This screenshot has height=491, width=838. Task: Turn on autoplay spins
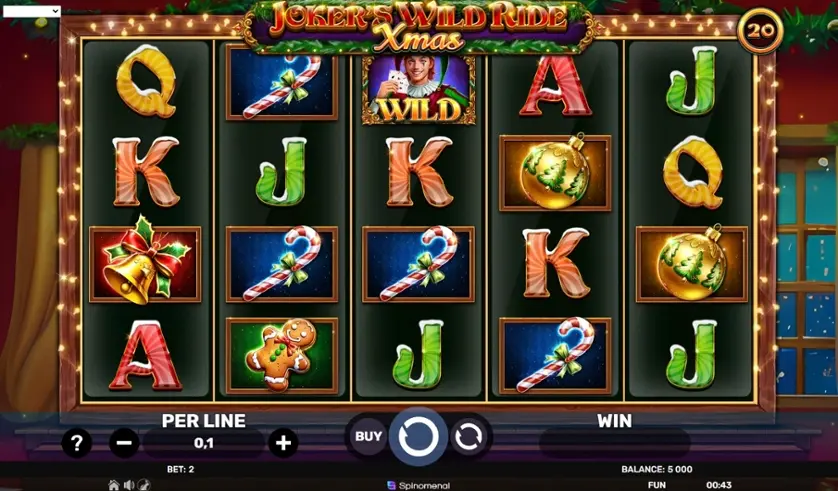(468, 436)
